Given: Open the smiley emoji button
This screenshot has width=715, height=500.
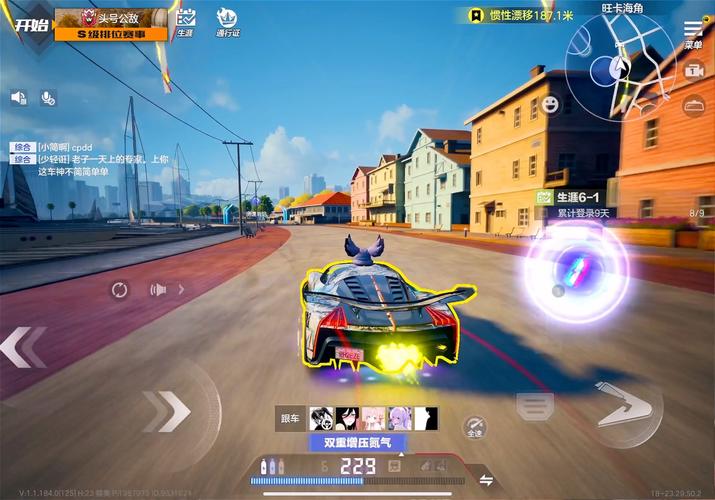Looking at the screenshot, I should 551,103.
